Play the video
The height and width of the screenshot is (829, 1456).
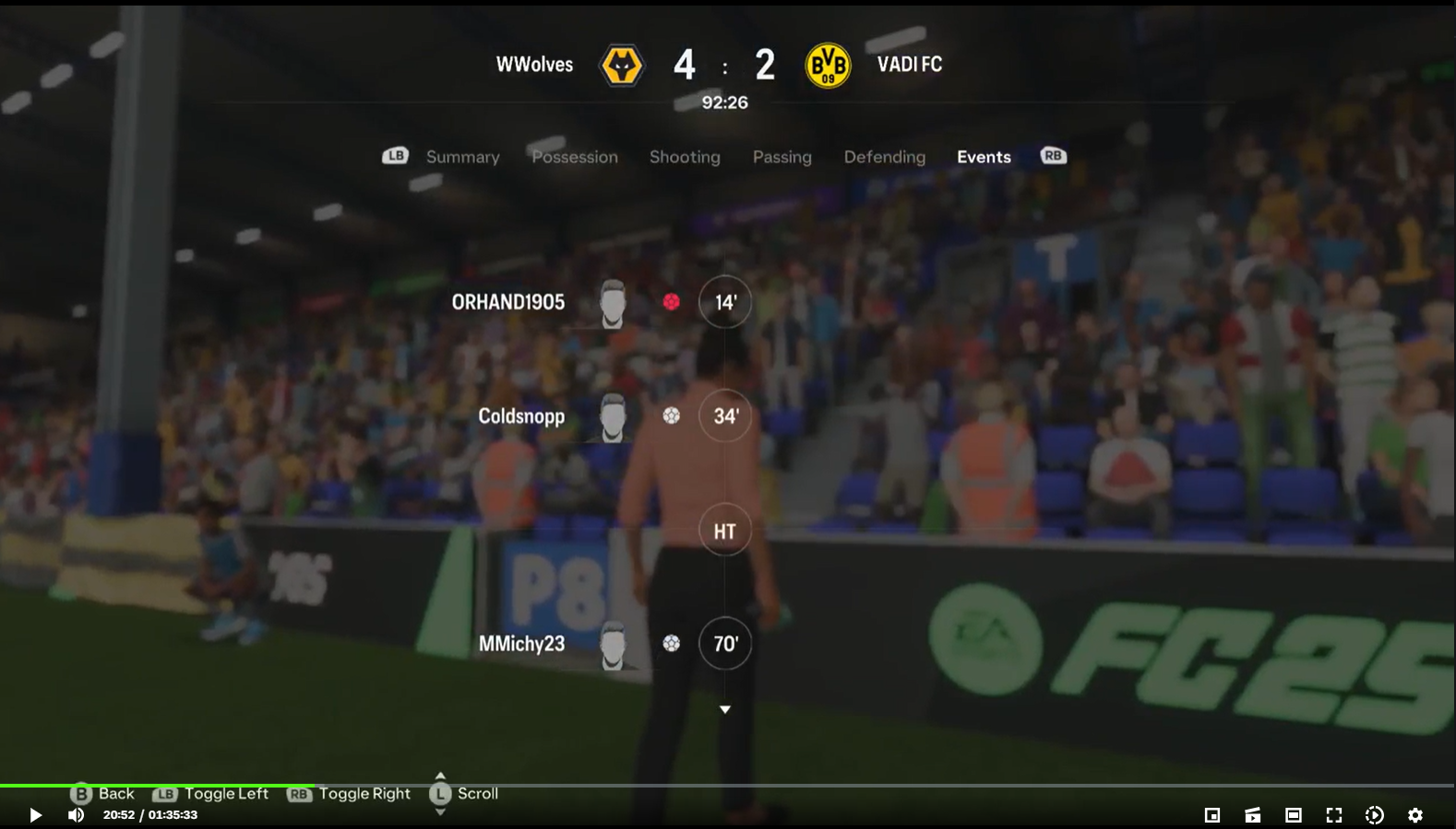pyautogui.click(x=35, y=815)
